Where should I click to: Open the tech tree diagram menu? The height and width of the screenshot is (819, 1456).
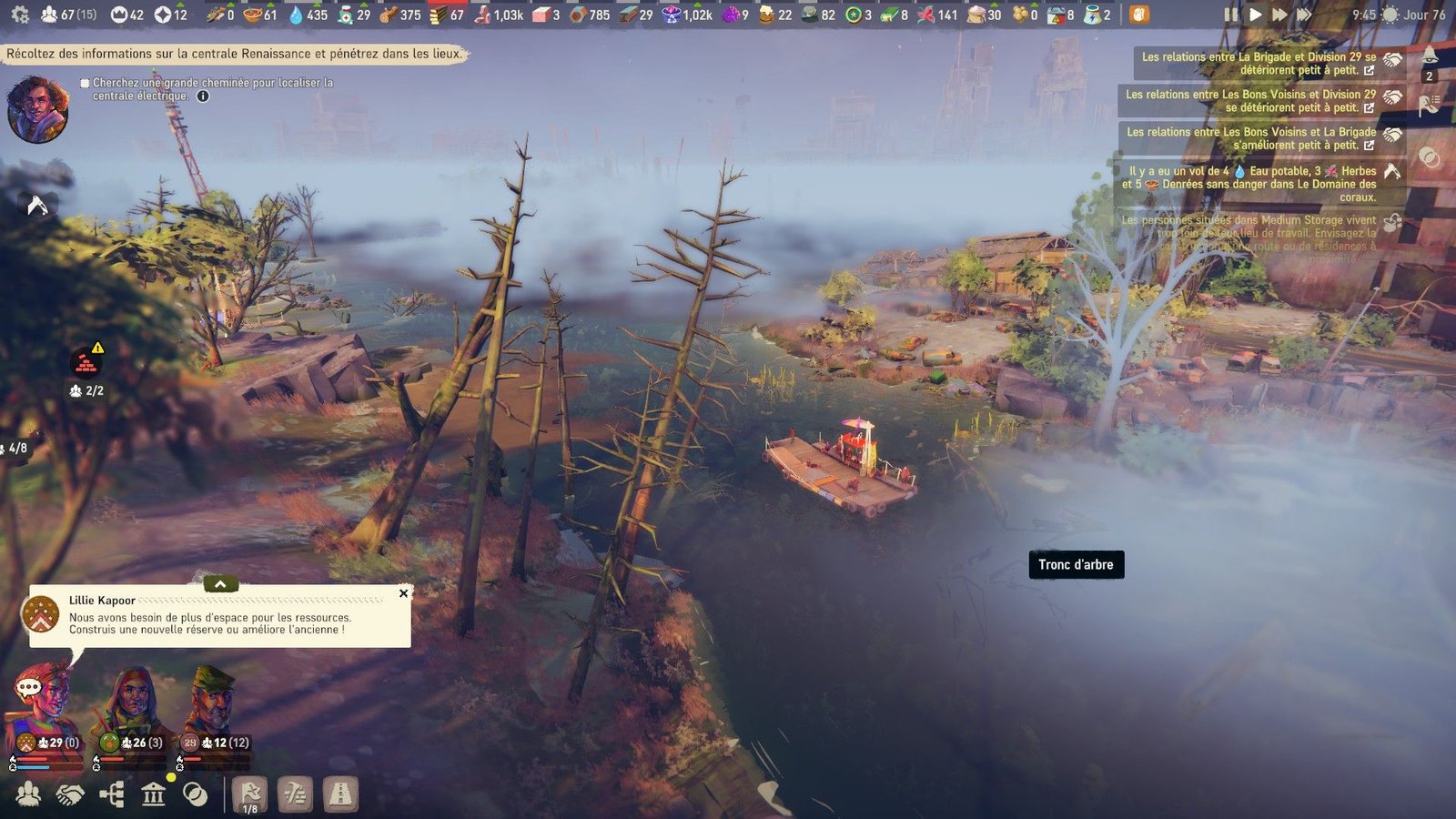pyautogui.click(x=112, y=794)
